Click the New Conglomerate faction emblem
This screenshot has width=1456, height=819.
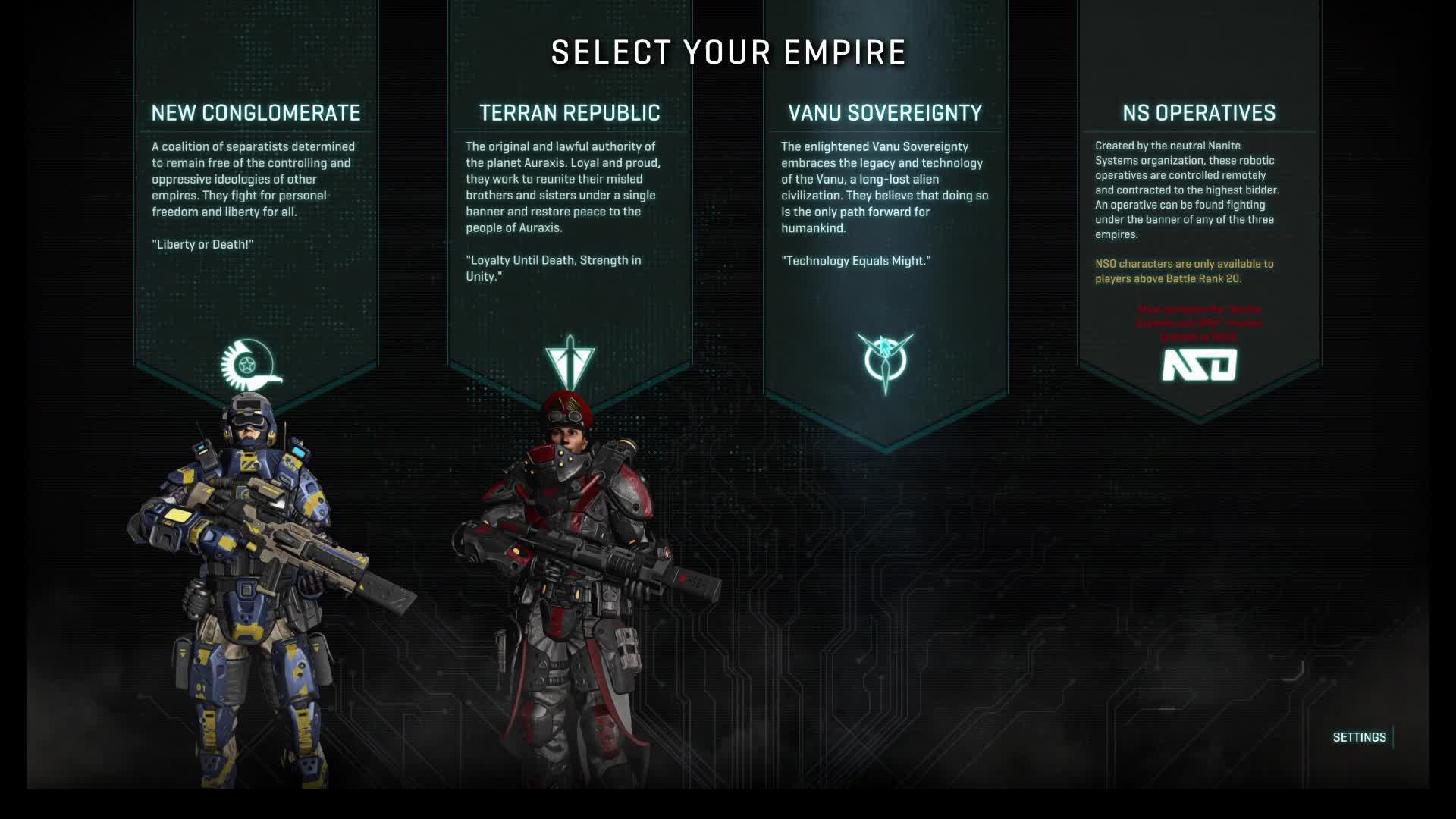(x=249, y=365)
